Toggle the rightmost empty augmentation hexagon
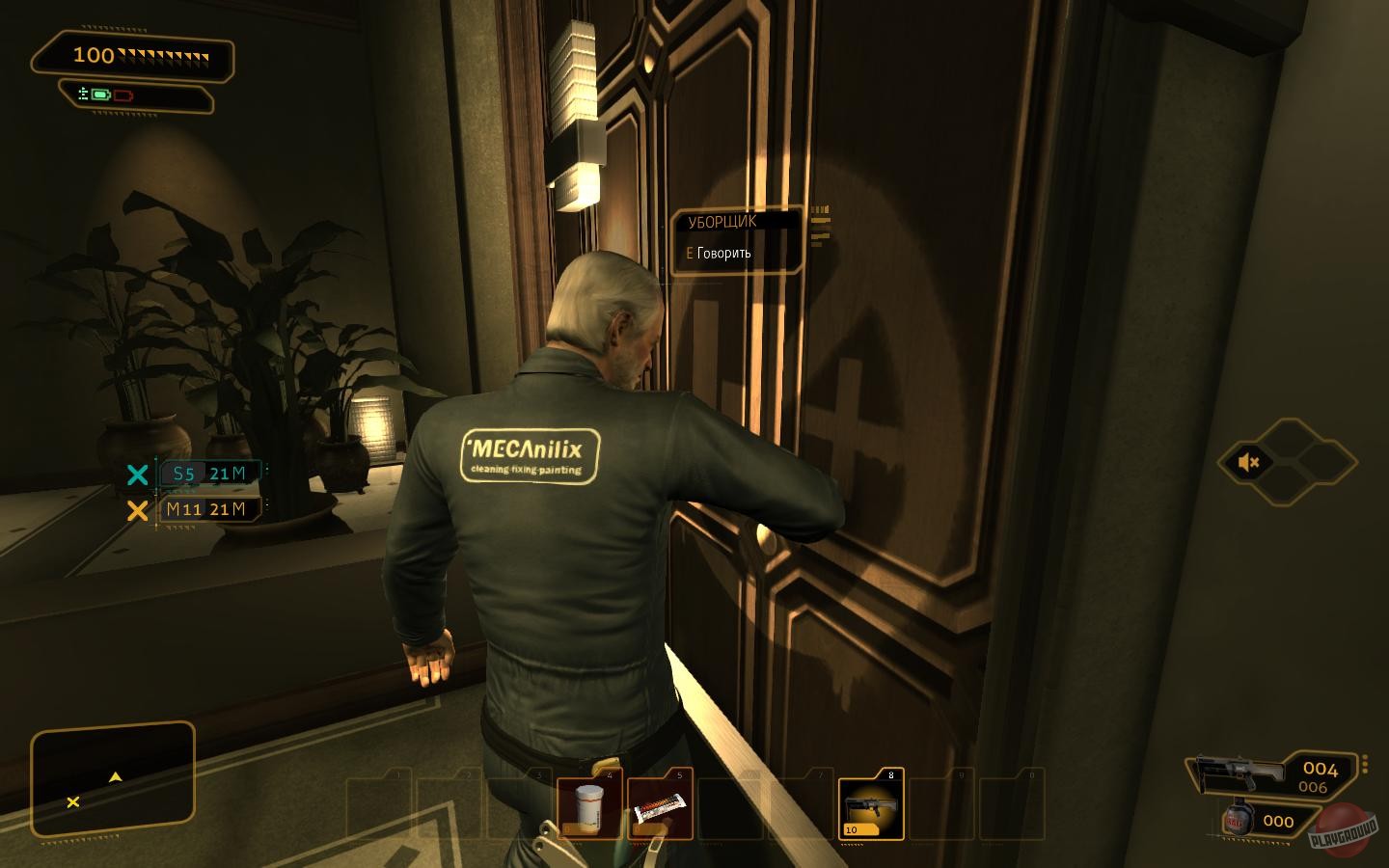Image resolution: width=1389 pixels, height=868 pixels. tap(1329, 462)
